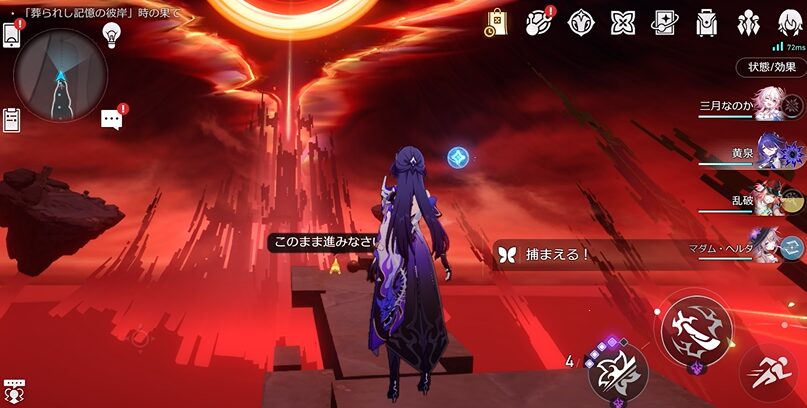The image size is (807, 408).
Task: Open the card-with-star warp icon
Action: [664, 22]
